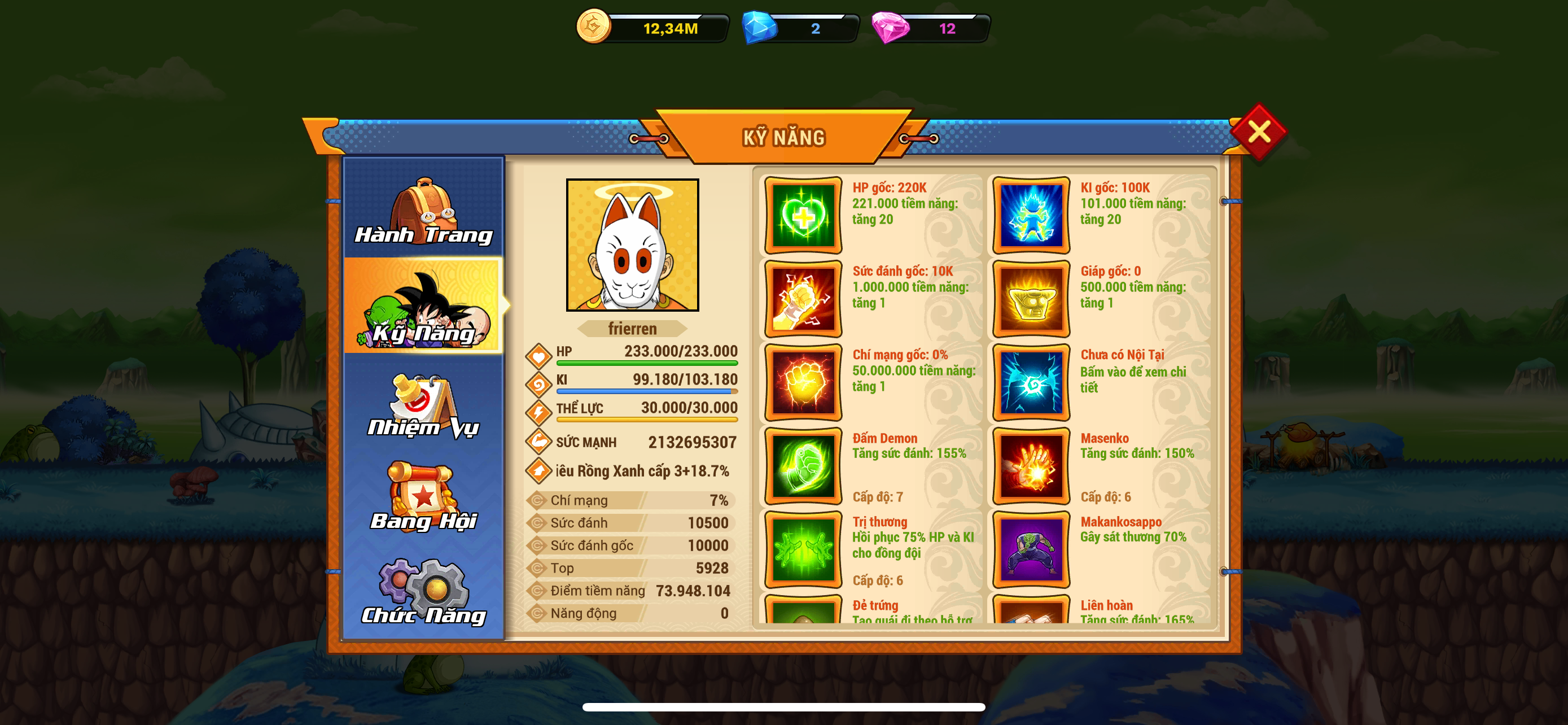Viewport: 1568px width, 725px height.
Task: View the Nội Tại passive skill details
Action: 1031,382
